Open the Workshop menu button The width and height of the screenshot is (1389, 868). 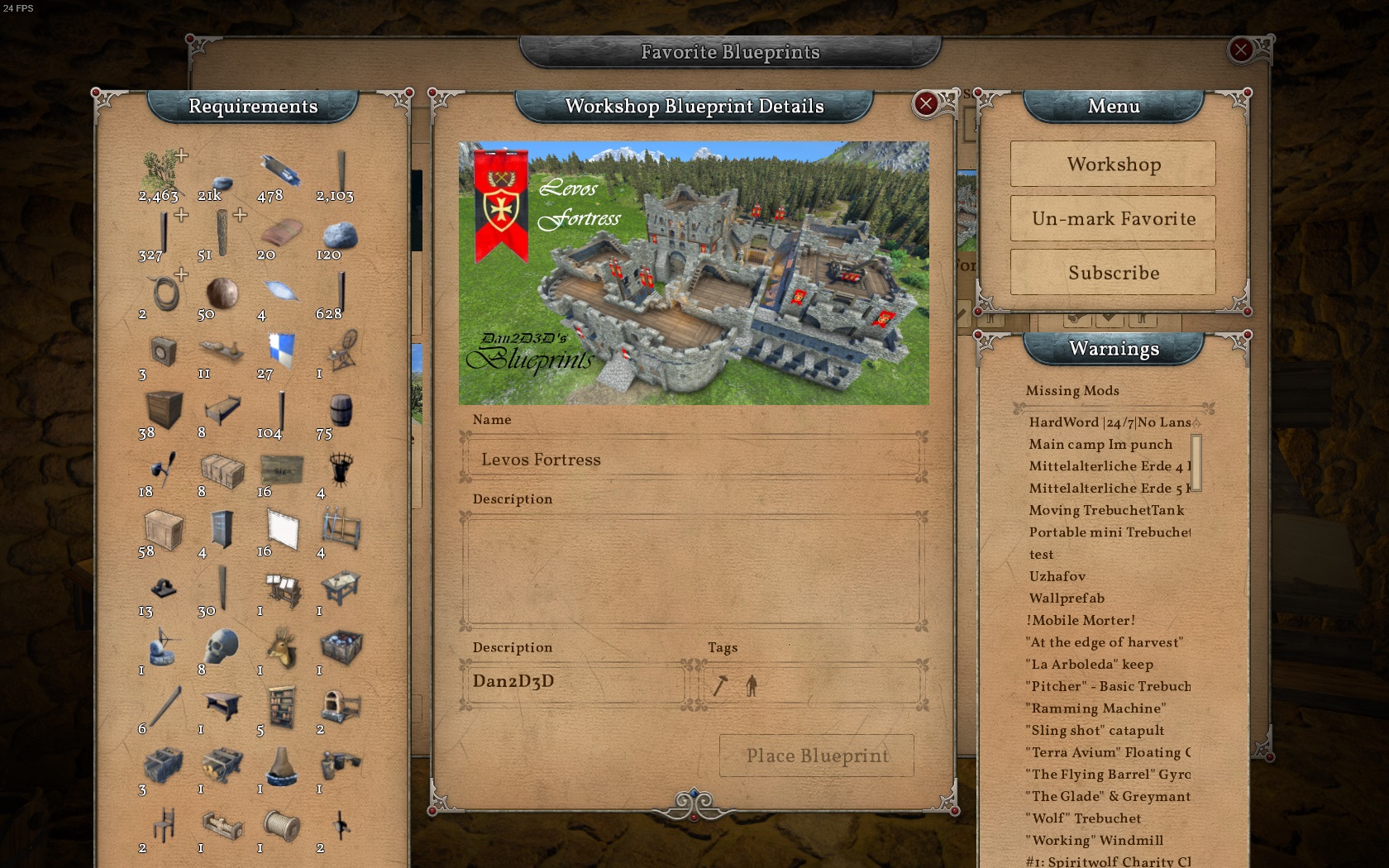coord(1113,164)
